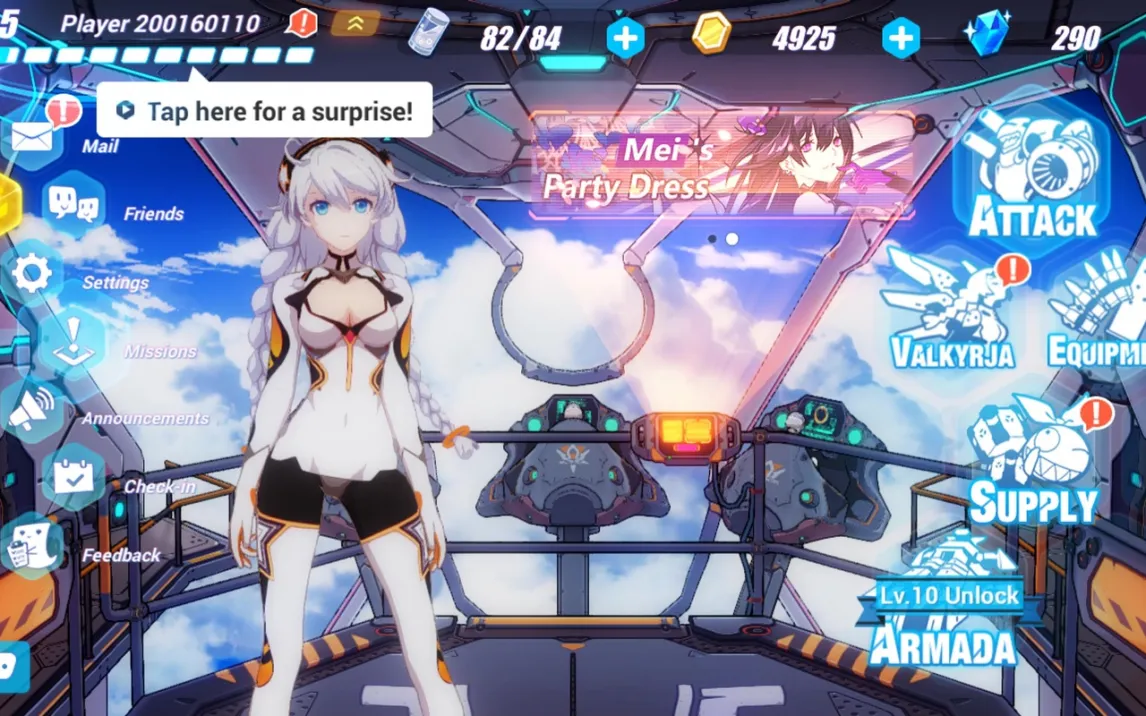The height and width of the screenshot is (716, 1146).
Task: Open the player profile name
Action: 160,23
